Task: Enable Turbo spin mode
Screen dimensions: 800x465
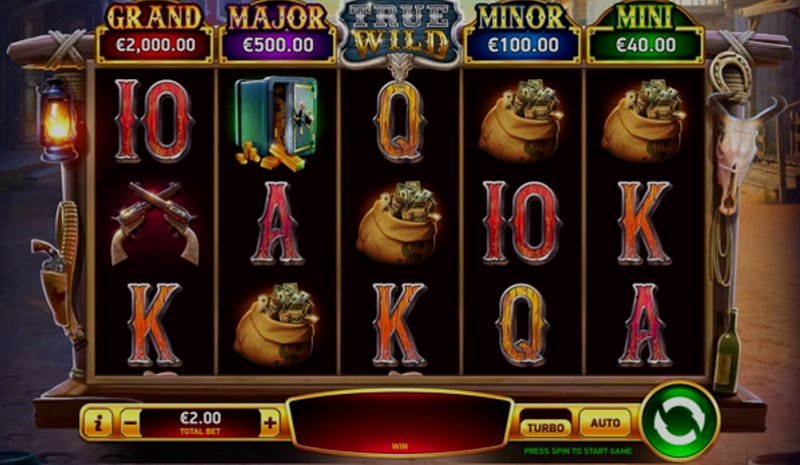Action: (x=546, y=425)
